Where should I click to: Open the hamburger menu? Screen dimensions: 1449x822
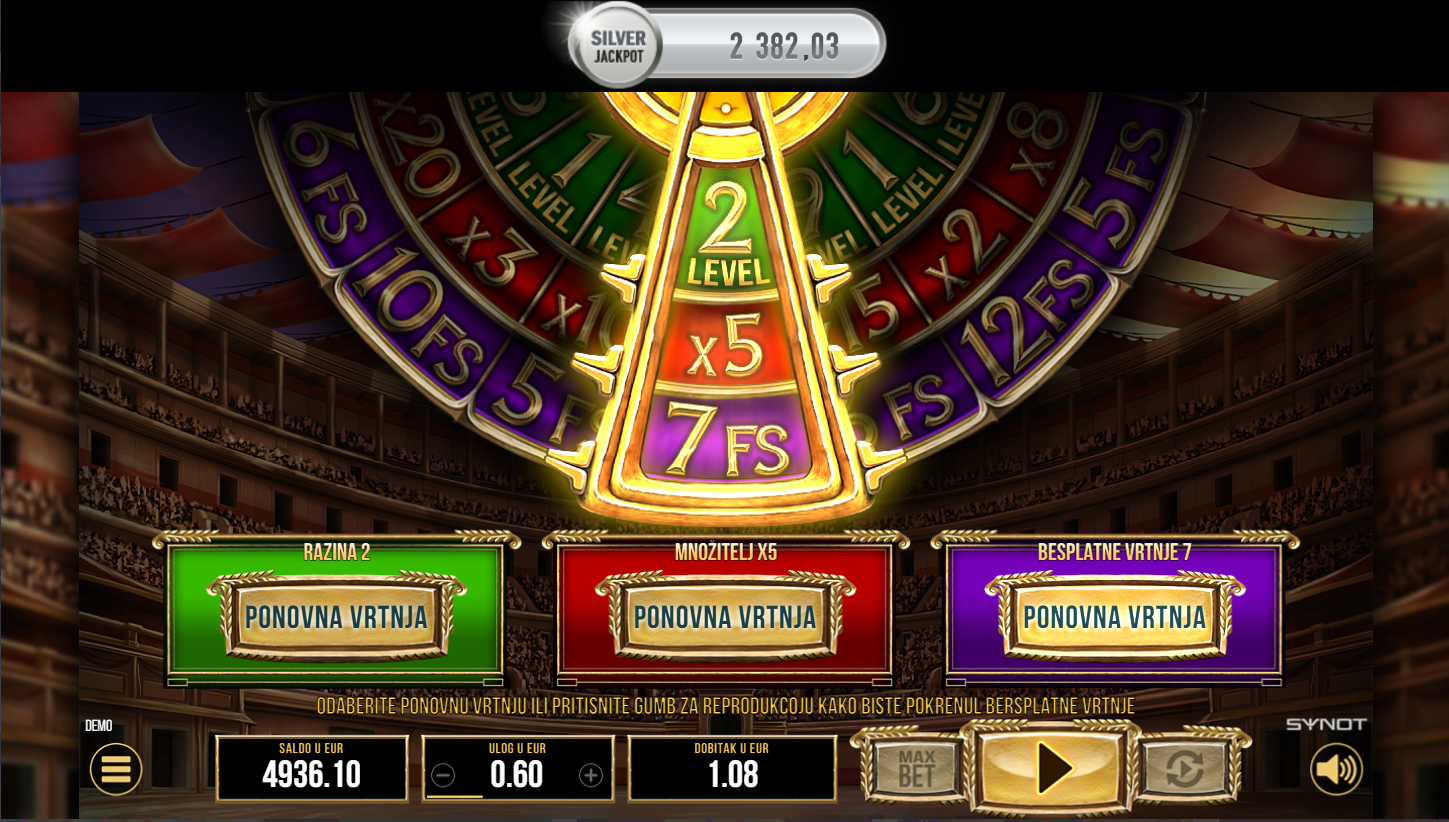coord(116,769)
